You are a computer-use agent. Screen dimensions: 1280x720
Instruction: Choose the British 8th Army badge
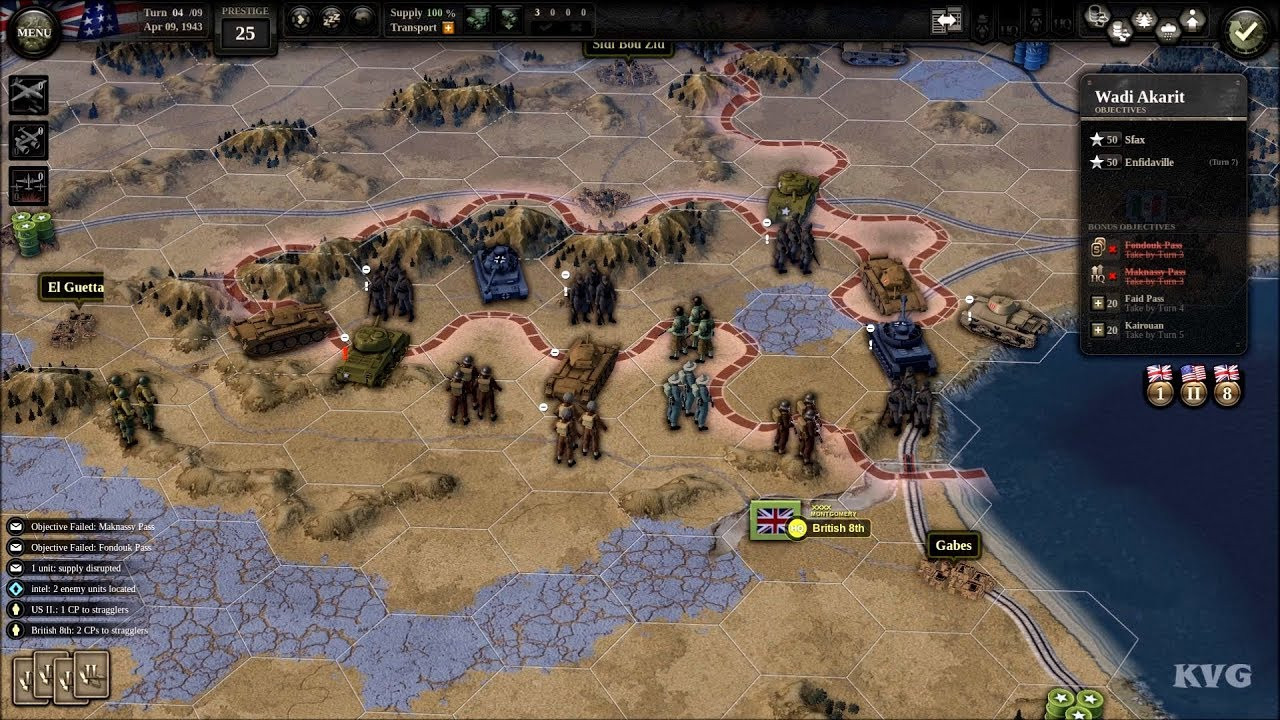pos(1227,385)
